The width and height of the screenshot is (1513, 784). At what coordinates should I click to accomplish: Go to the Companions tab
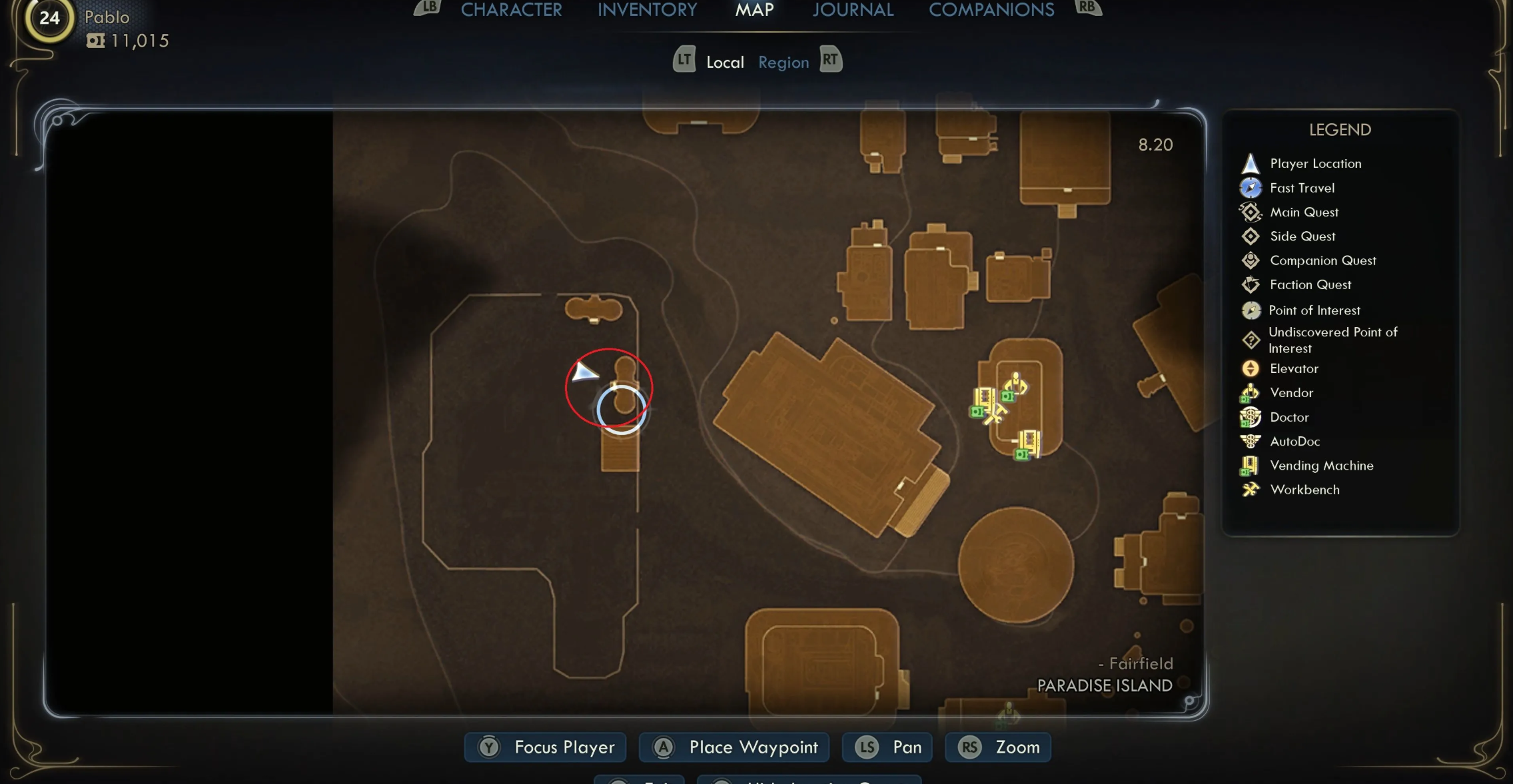pos(991,10)
